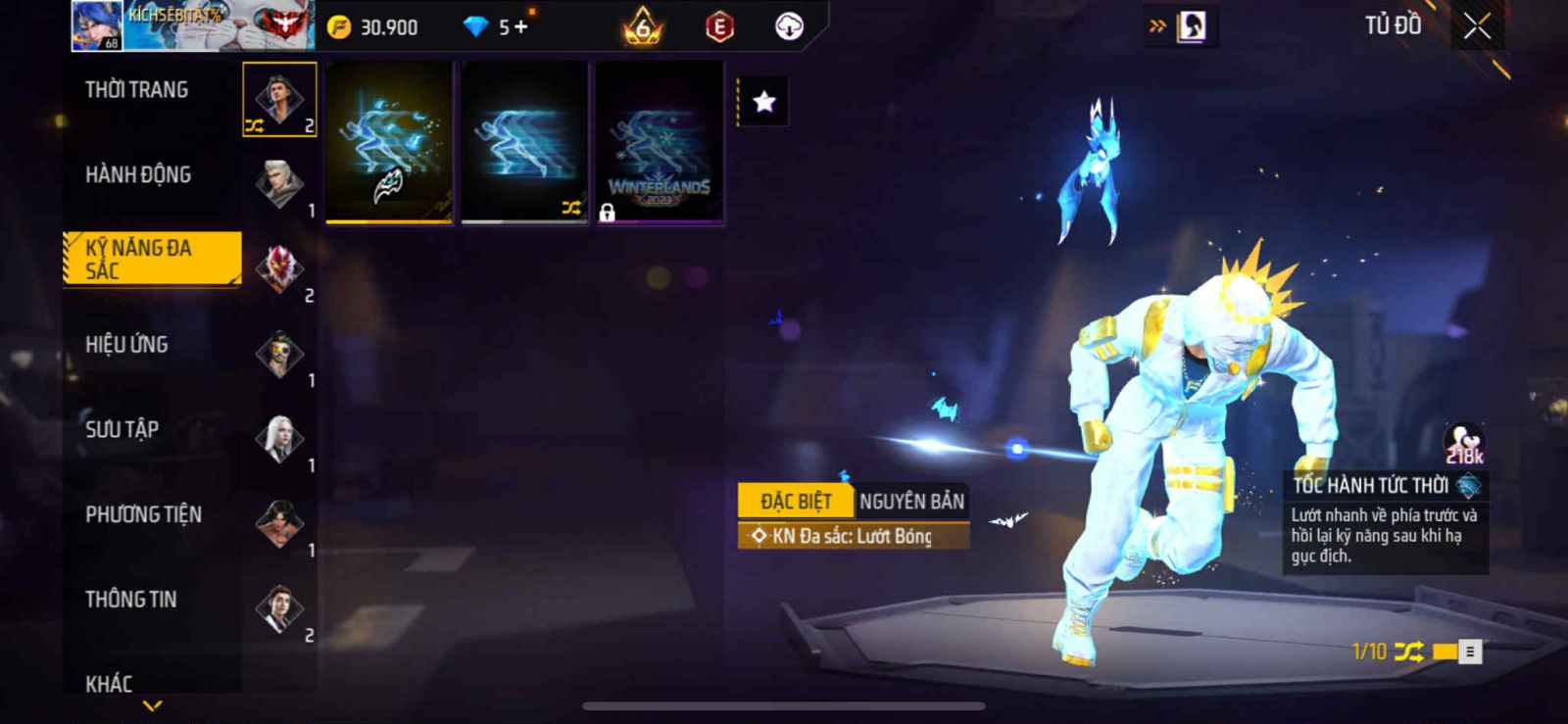Open the Thông Tin category
This screenshot has height=724, width=1568.
click(x=130, y=600)
